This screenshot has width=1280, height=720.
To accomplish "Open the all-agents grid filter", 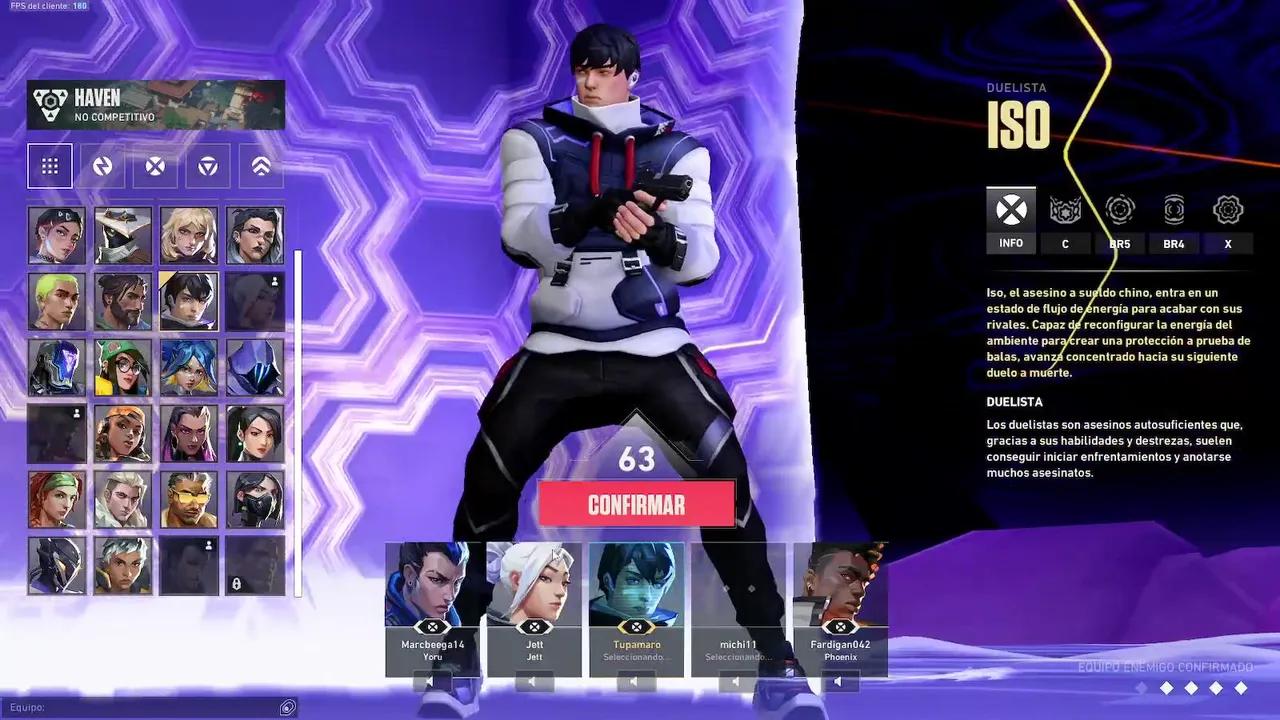I will pos(50,166).
